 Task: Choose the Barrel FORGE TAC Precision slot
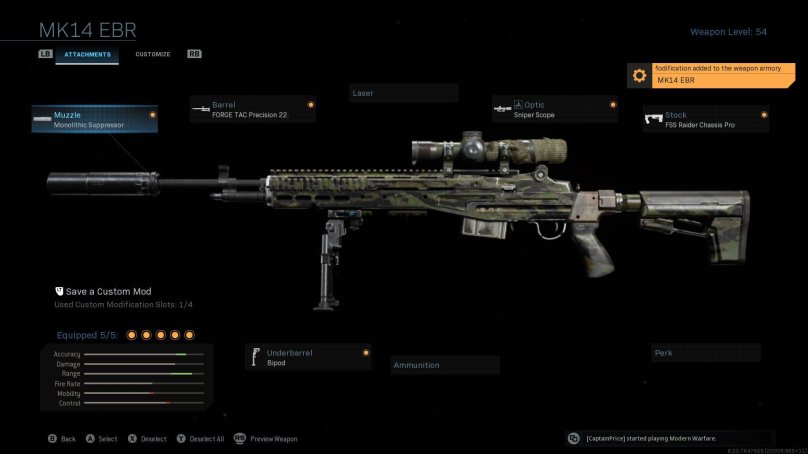tap(253, 109)
